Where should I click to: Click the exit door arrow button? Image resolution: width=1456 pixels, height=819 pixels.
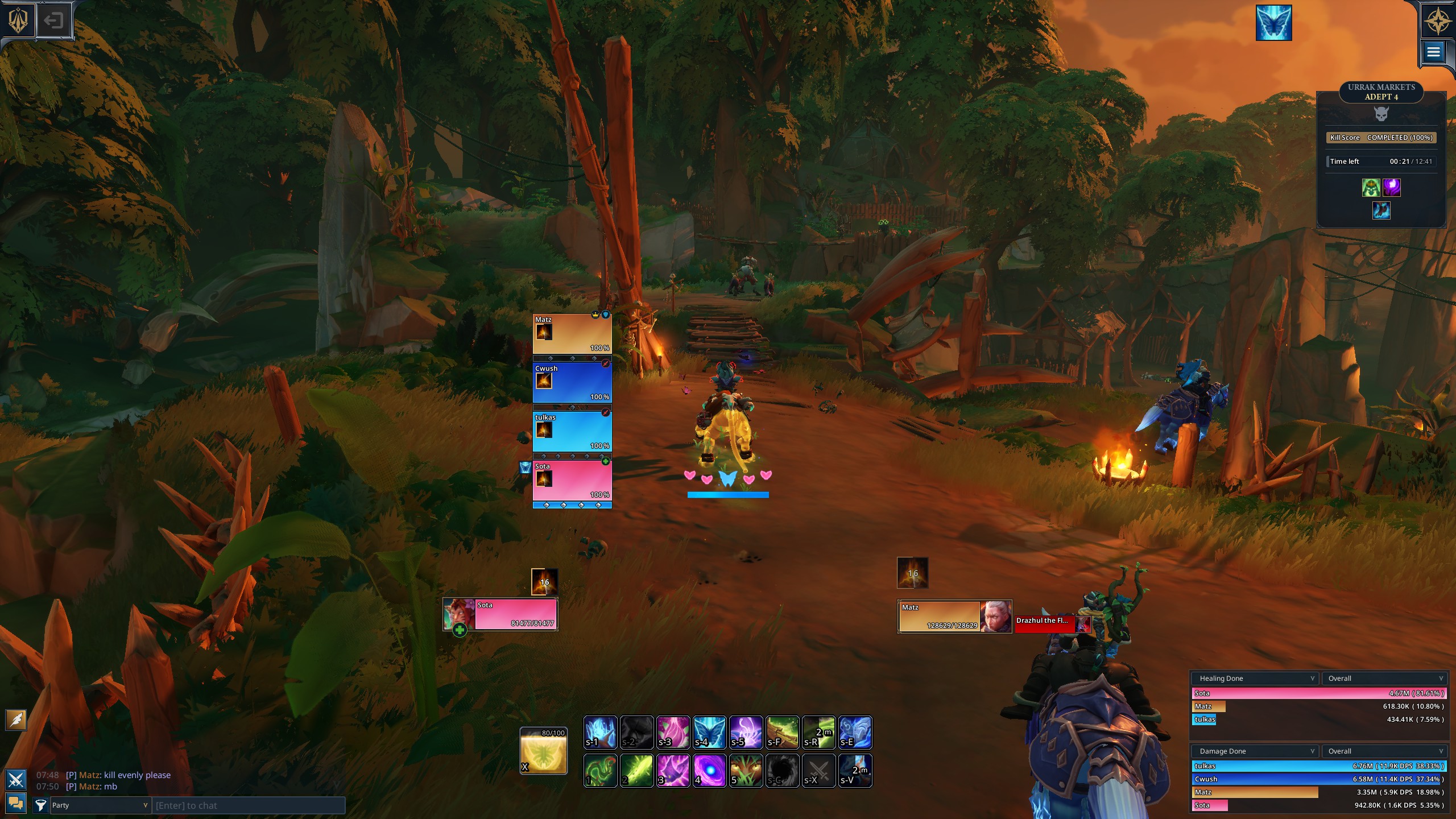(x=53, y=21)
